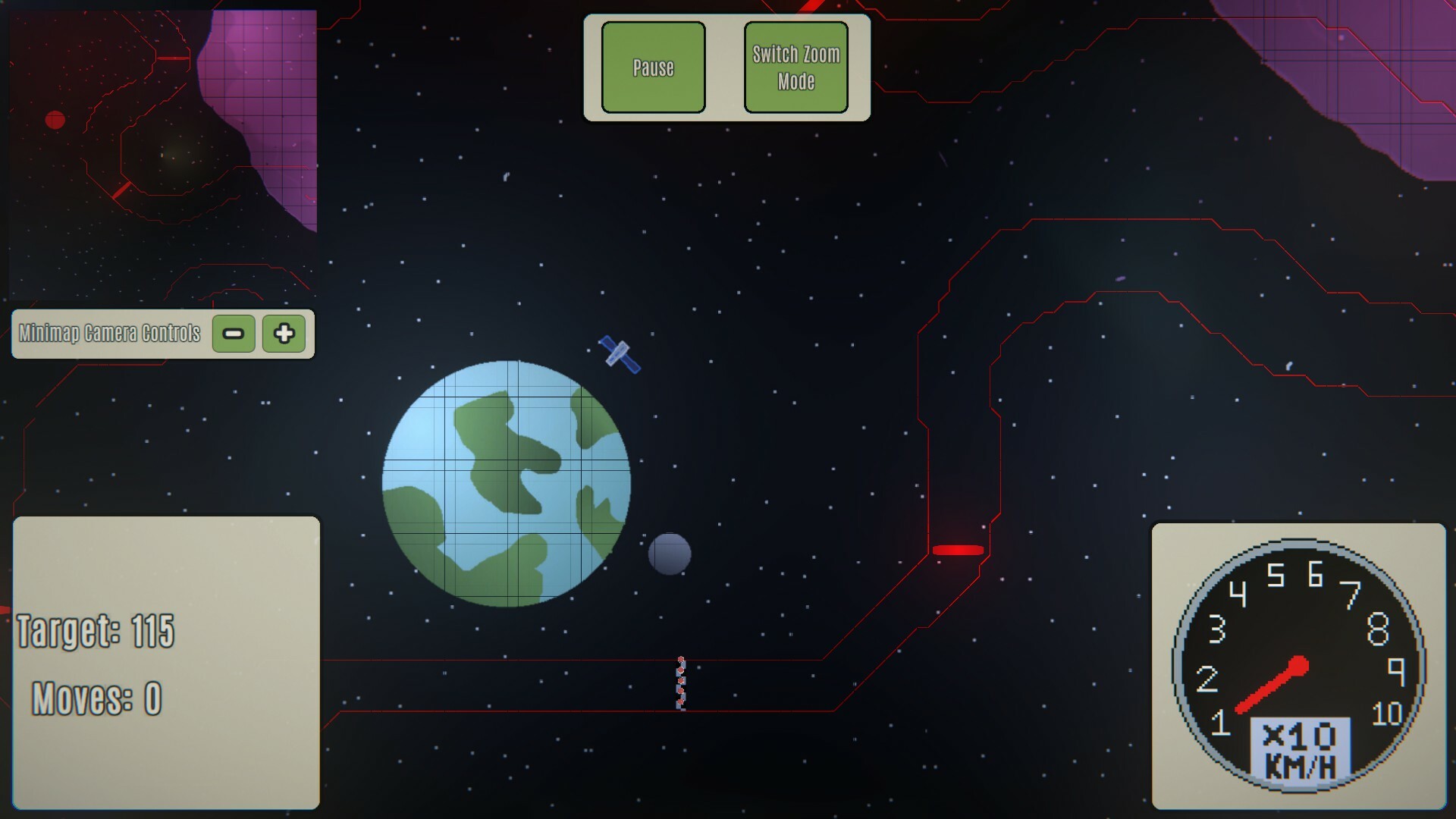This screenshot has height=819, width=1456.
Task: Click the Moves: 0 counter
Action: 96,699
